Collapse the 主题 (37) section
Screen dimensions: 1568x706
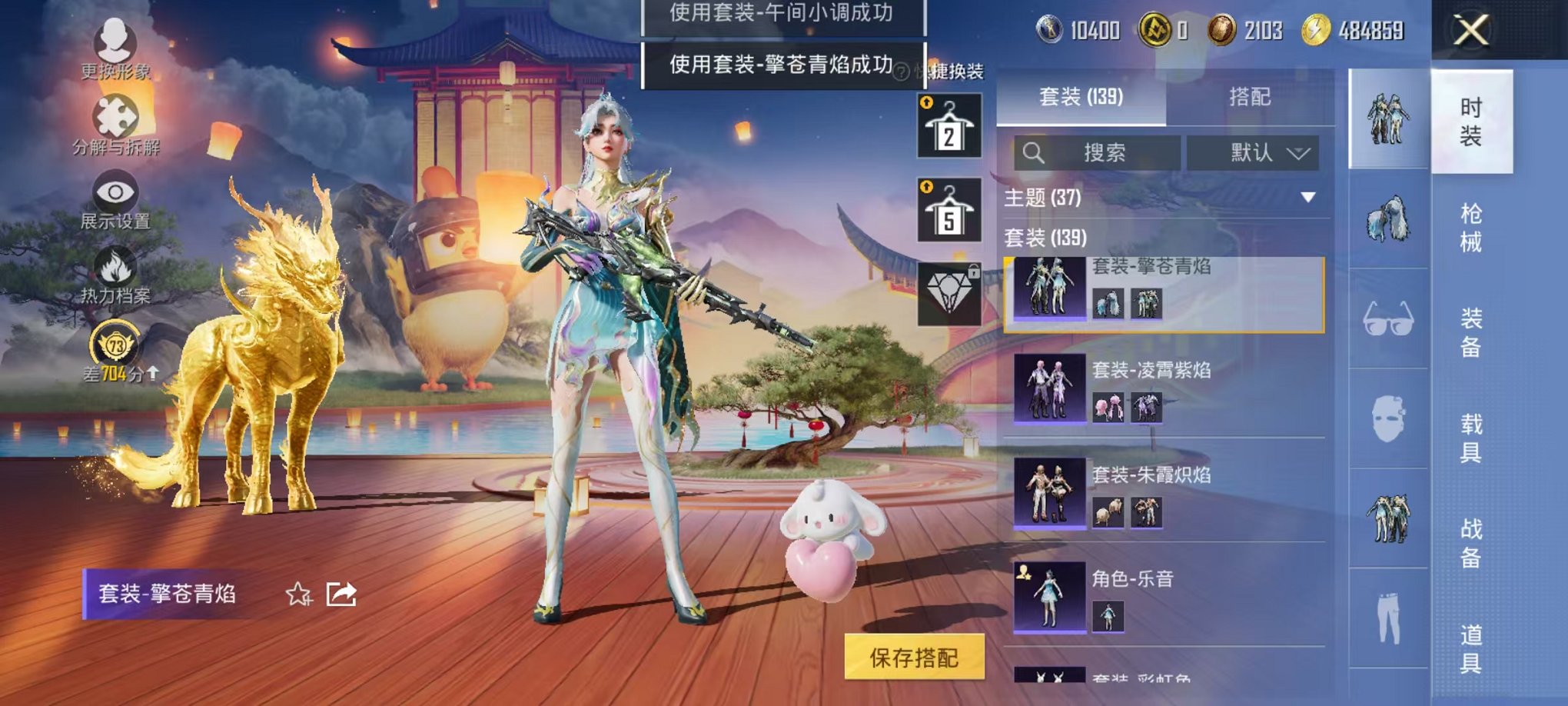[x=1307, y=196]
